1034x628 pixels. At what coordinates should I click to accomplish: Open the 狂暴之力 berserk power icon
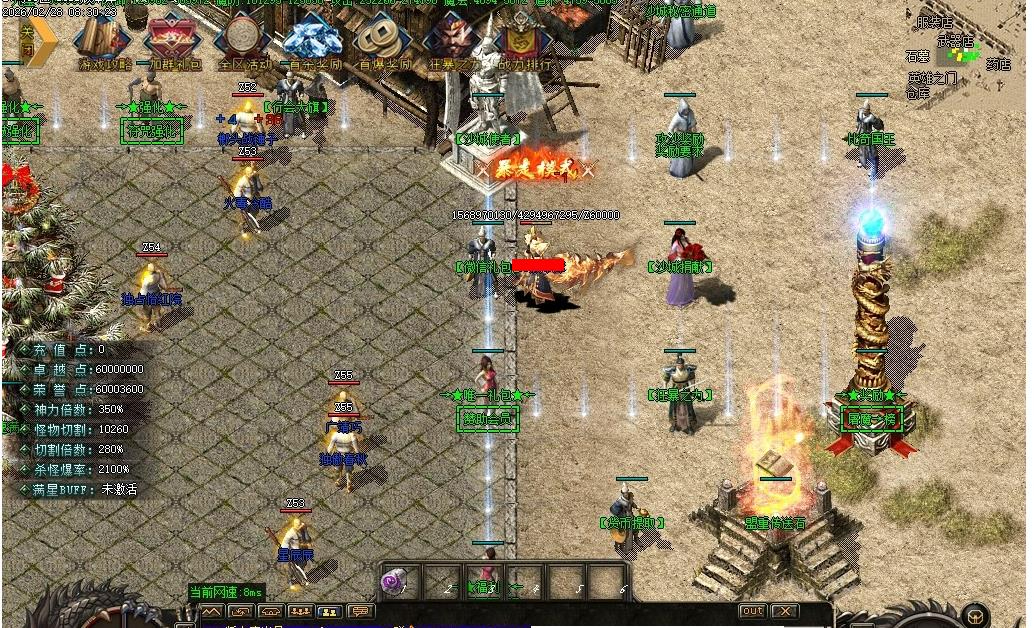point(453,44)
